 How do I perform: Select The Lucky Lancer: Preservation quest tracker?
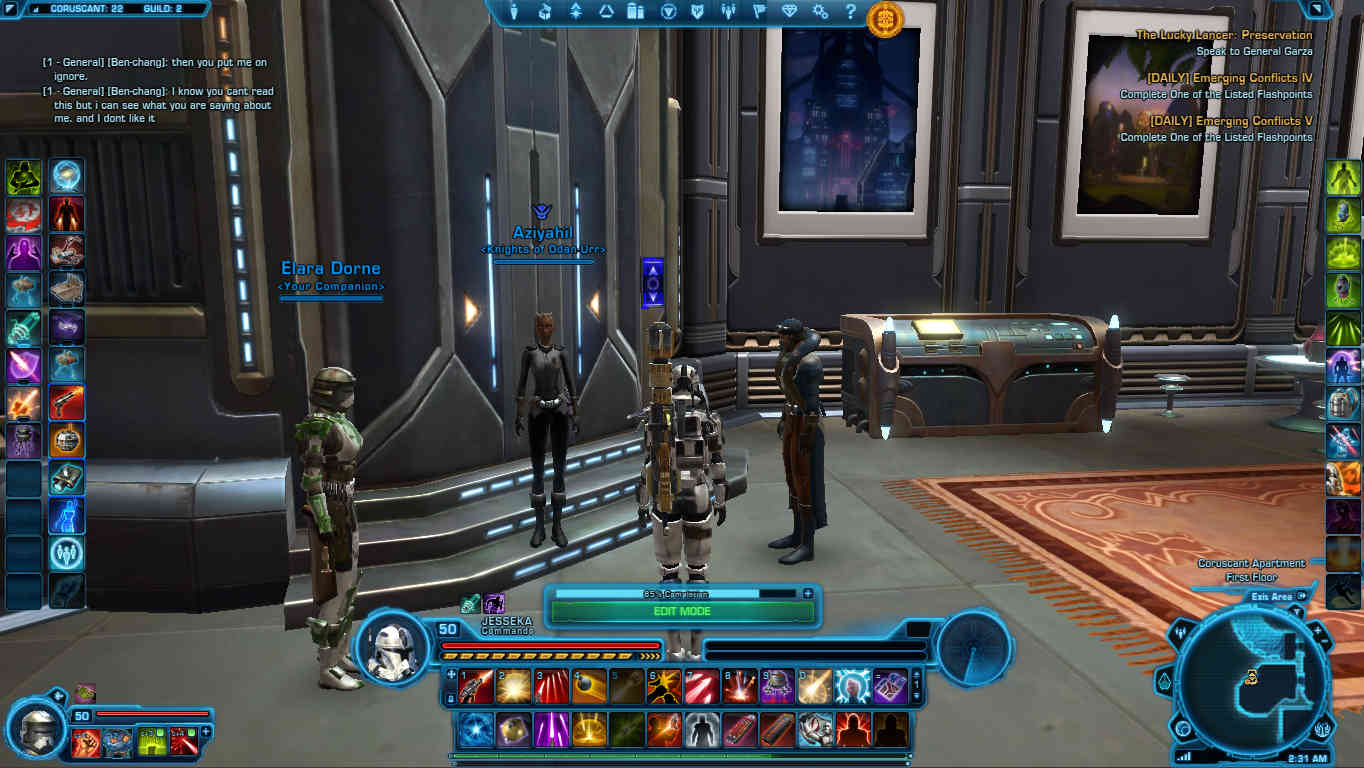pos(1224,35)
